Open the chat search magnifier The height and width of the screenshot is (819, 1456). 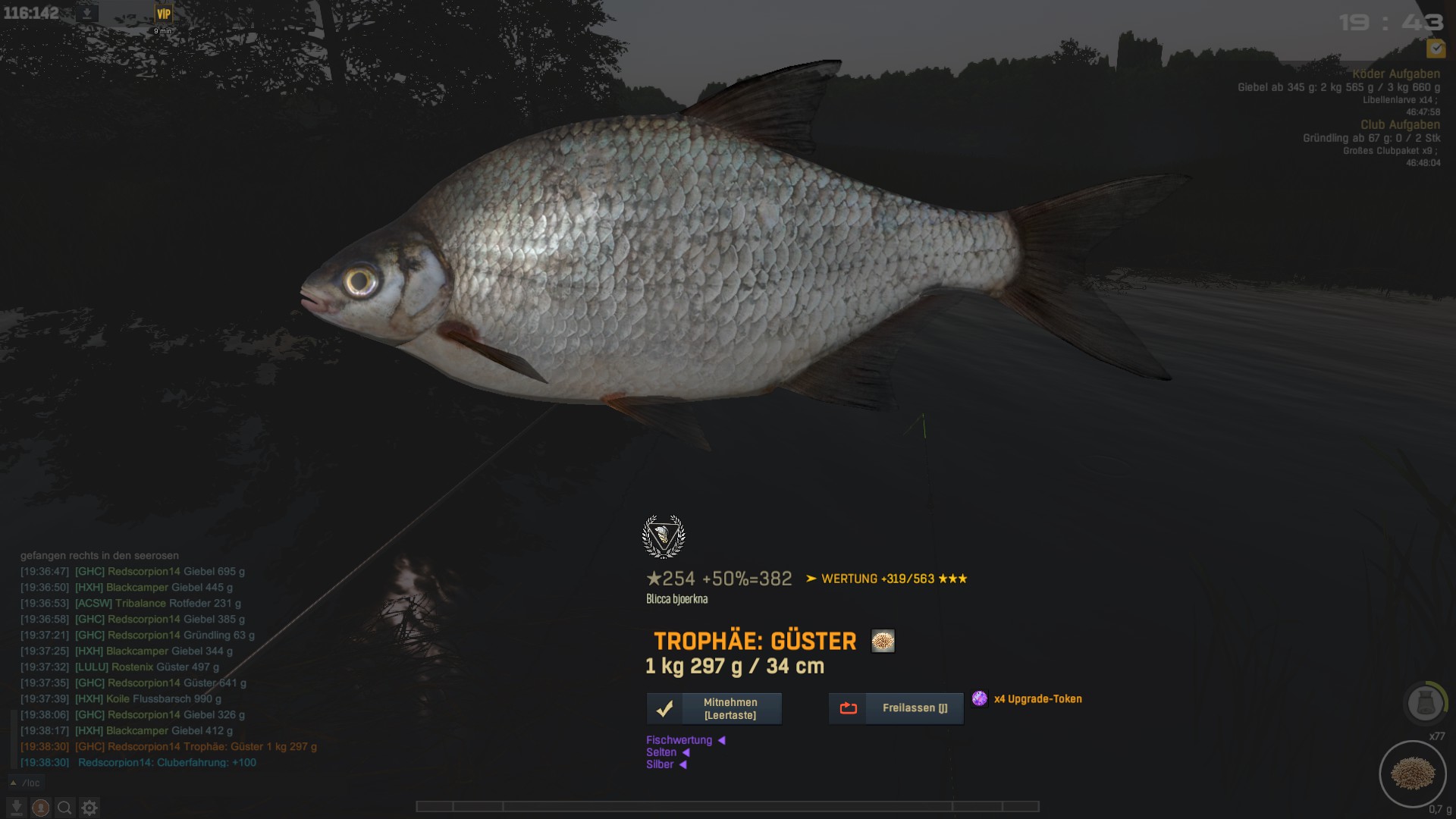point(65,808)
